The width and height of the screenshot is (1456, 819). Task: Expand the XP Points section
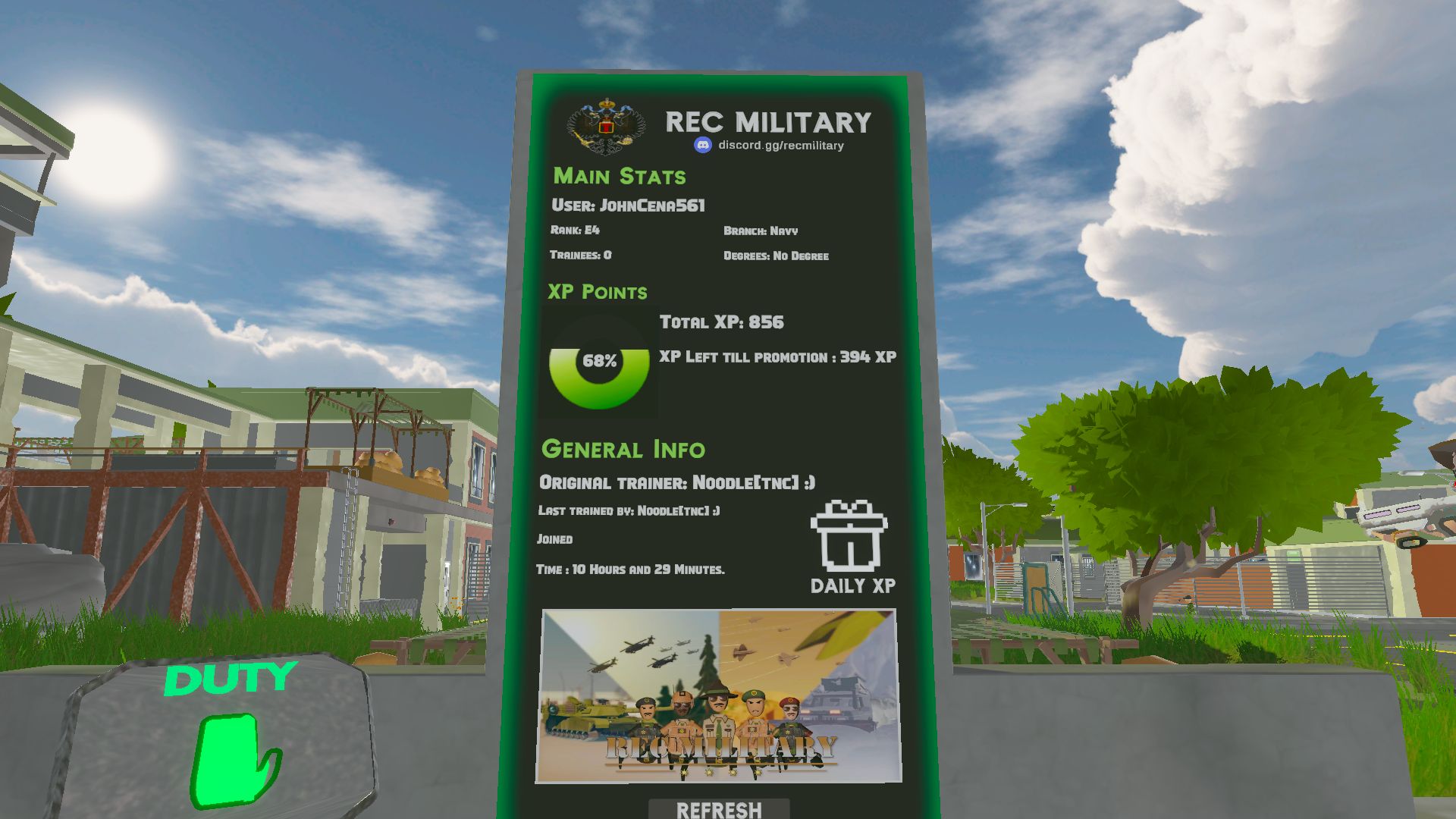pos(597,291)
